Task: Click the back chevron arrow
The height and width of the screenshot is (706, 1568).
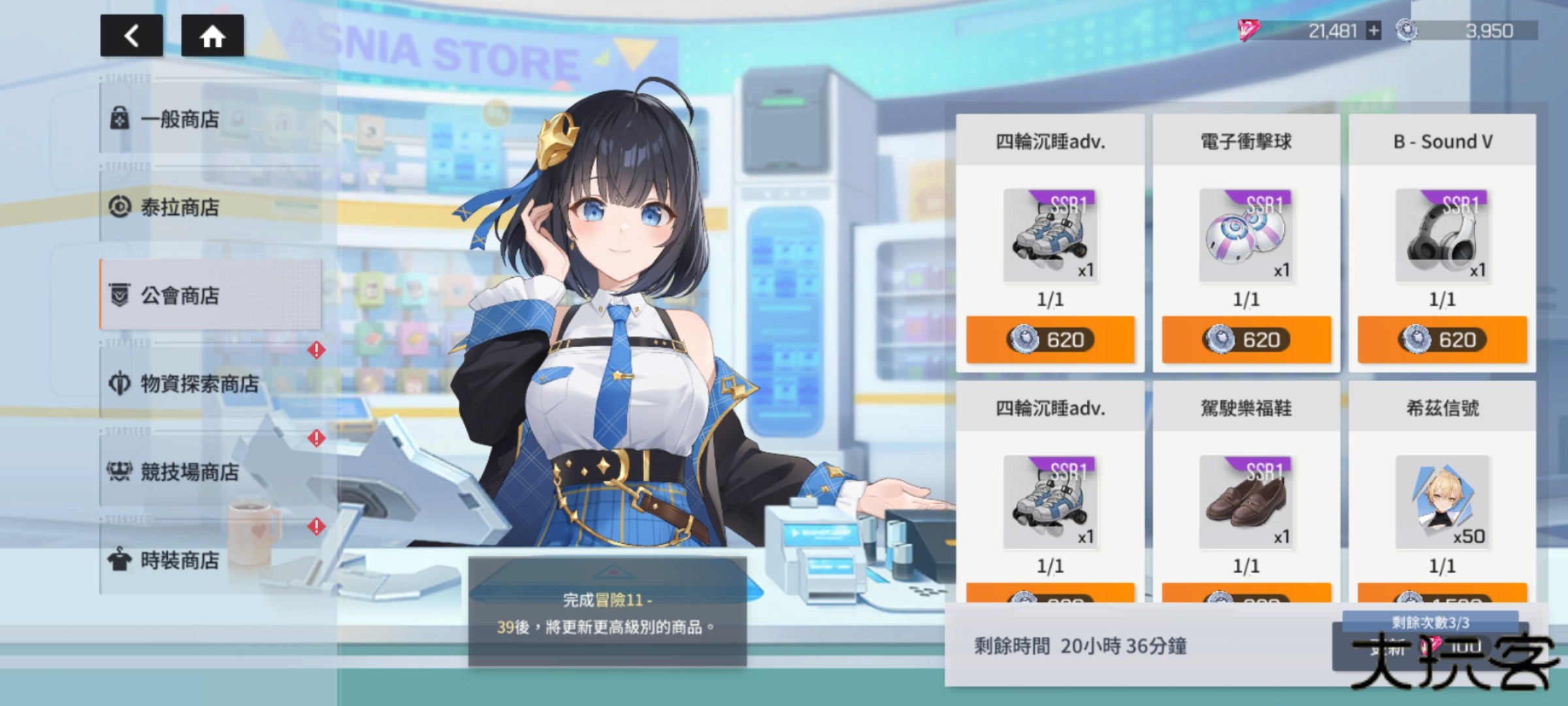Action: click(132, 37)
